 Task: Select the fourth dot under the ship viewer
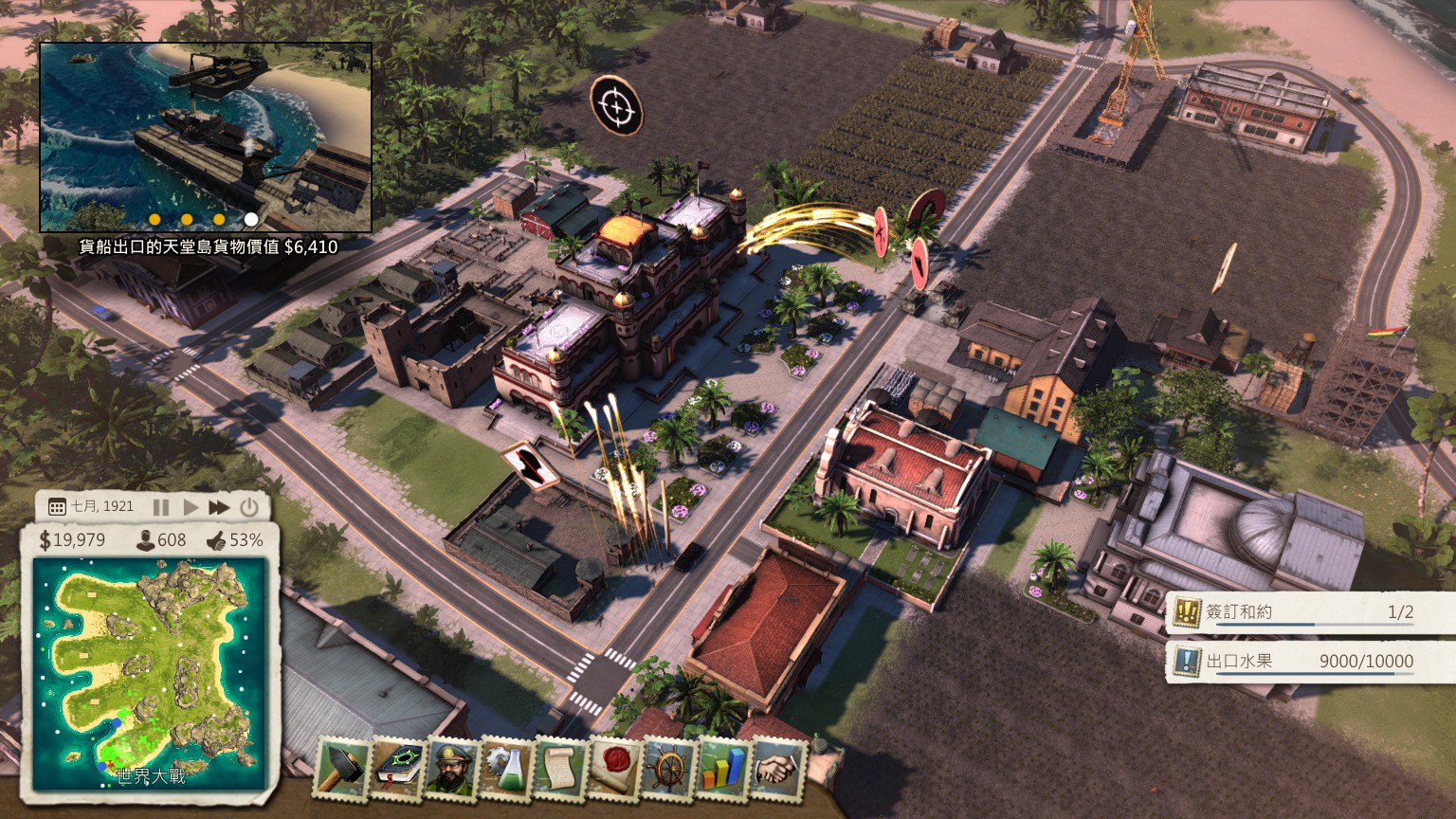(x=250, y=218)
